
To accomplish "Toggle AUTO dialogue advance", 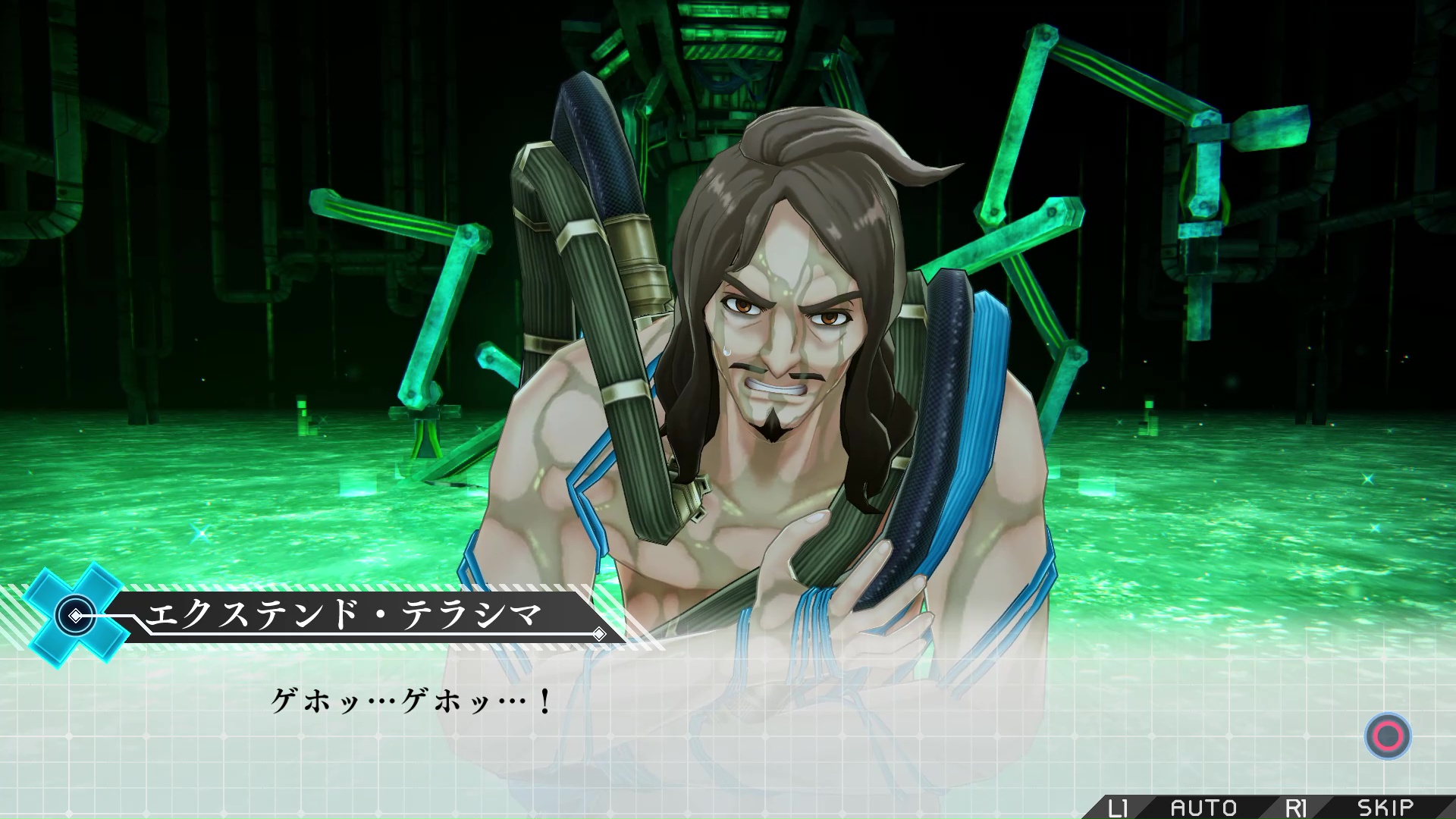I will [x=1203, y=807].
